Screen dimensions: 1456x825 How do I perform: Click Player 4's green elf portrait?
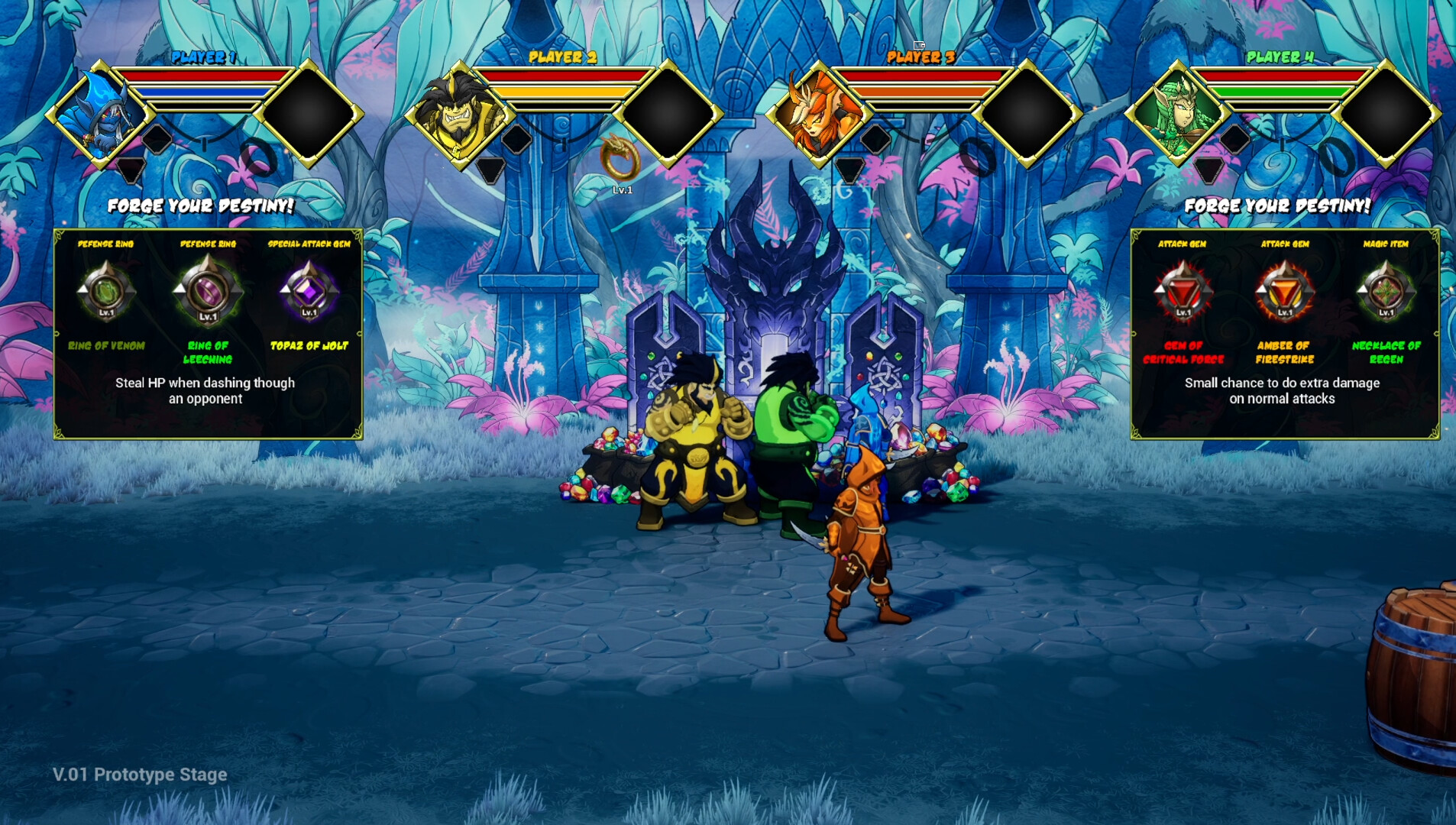pos(1176,113)
